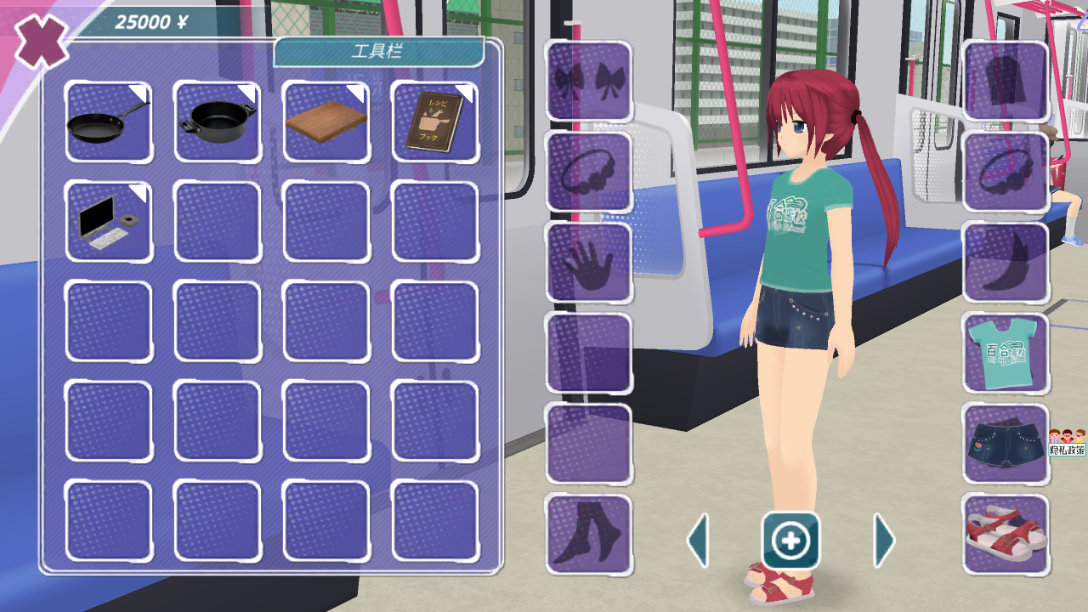Viewport: 1088px width, 612px height.
Task: Select the equipped red sandals slot
Action: [1005, 534]
